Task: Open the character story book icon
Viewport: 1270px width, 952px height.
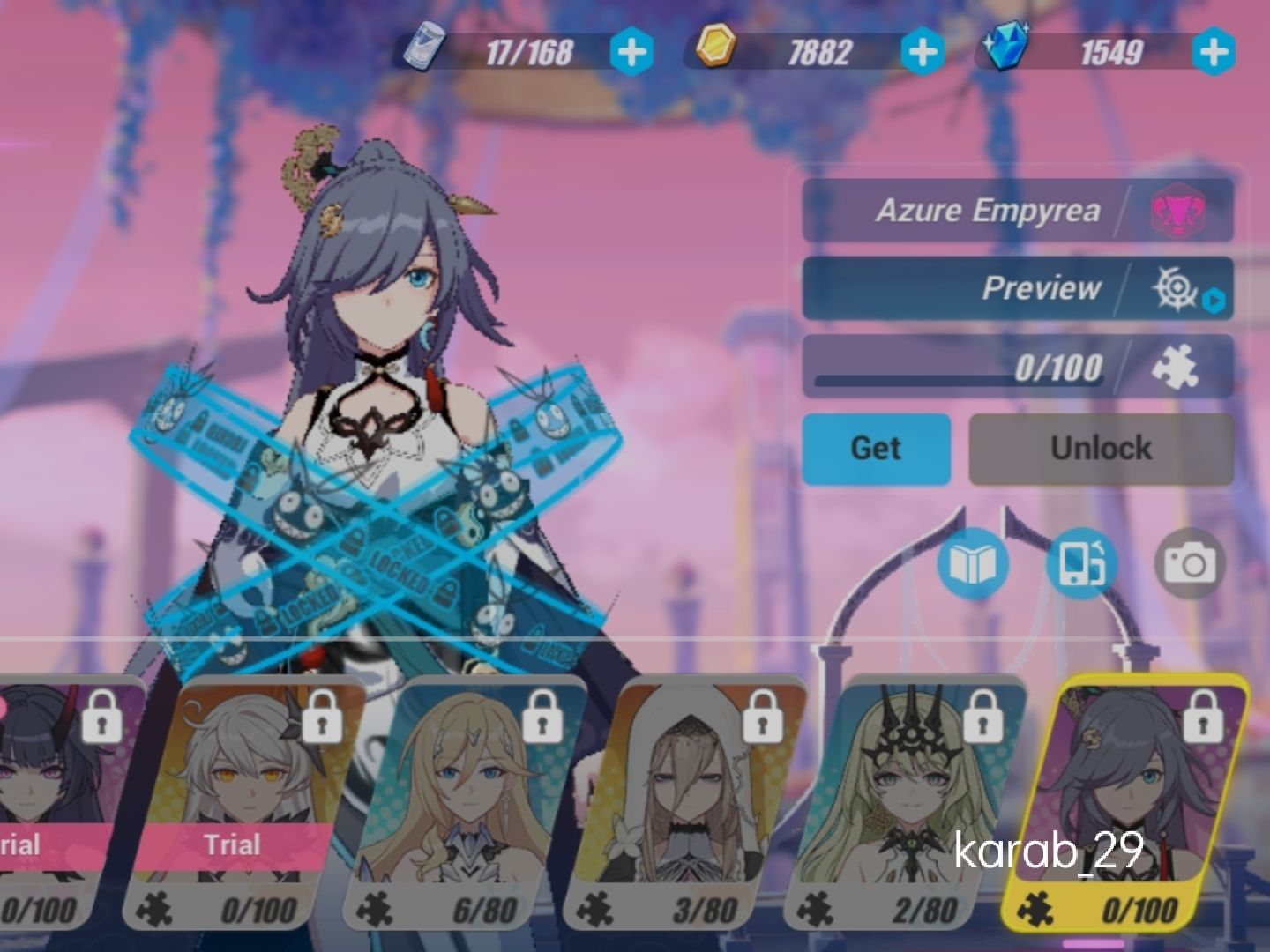Action: (x=975, y=562)
